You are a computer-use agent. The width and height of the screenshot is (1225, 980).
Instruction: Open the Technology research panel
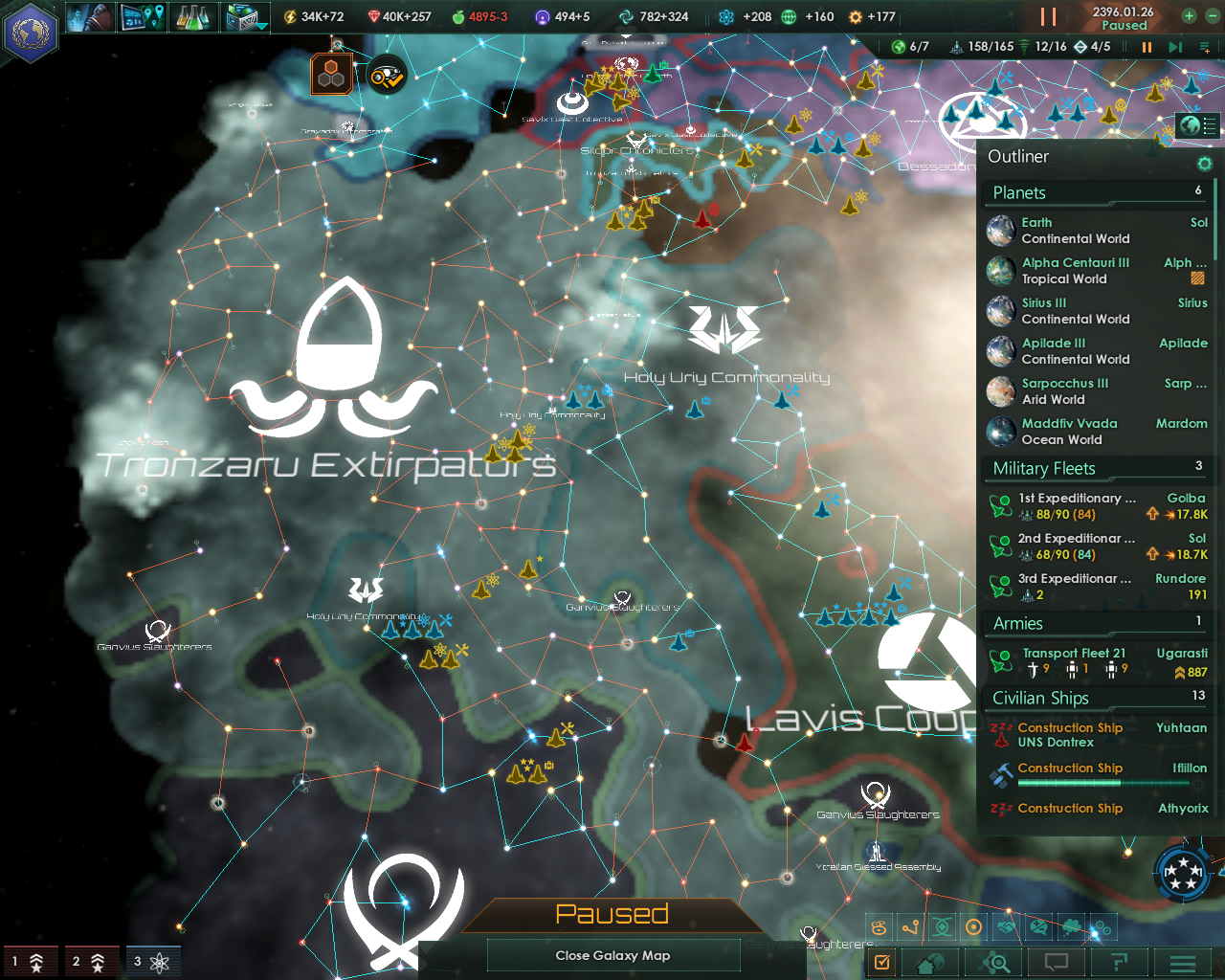(194, 17)
